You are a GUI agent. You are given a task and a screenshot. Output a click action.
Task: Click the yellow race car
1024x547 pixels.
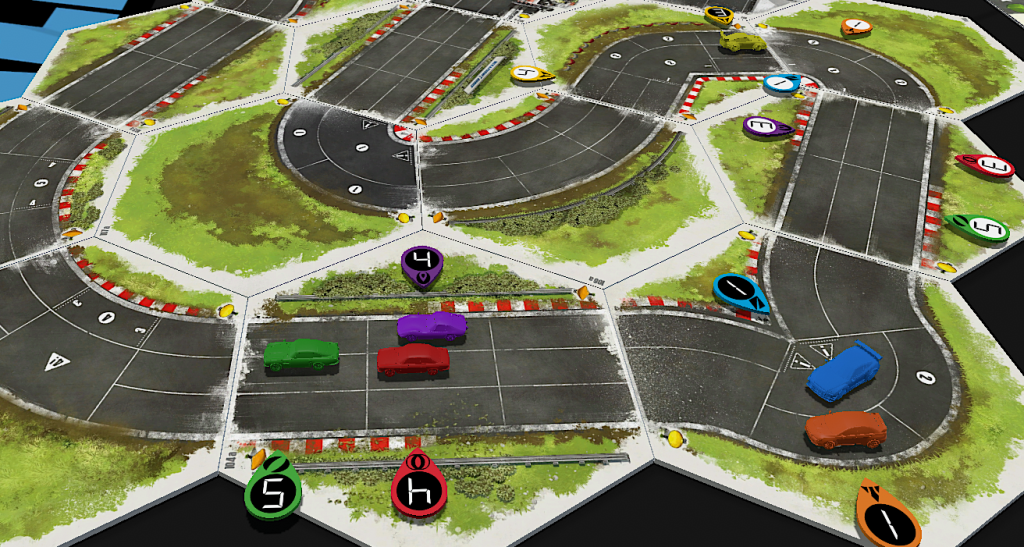742,41
